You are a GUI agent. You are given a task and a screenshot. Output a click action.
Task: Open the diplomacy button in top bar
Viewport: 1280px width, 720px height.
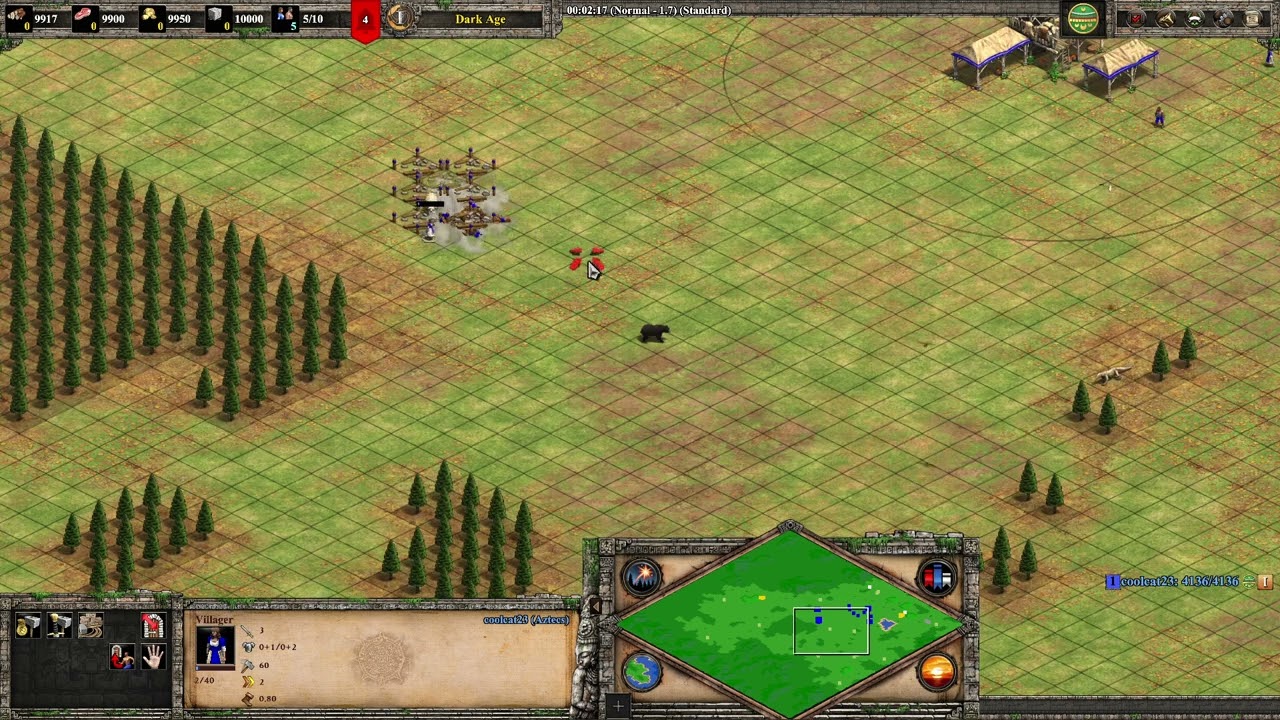coord(1195,18)
